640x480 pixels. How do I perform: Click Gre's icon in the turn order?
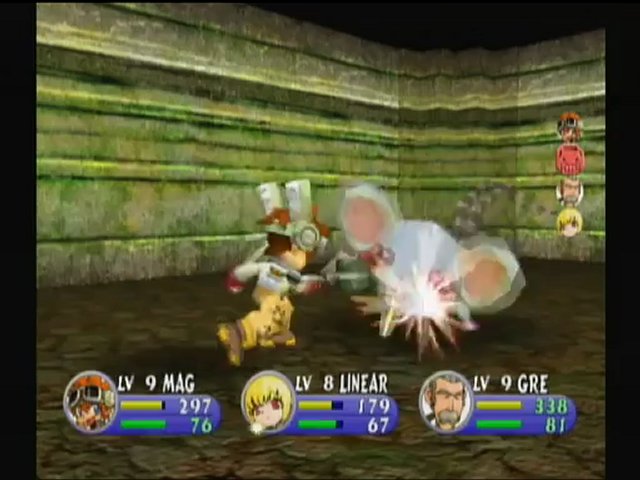tap(570, 190)
